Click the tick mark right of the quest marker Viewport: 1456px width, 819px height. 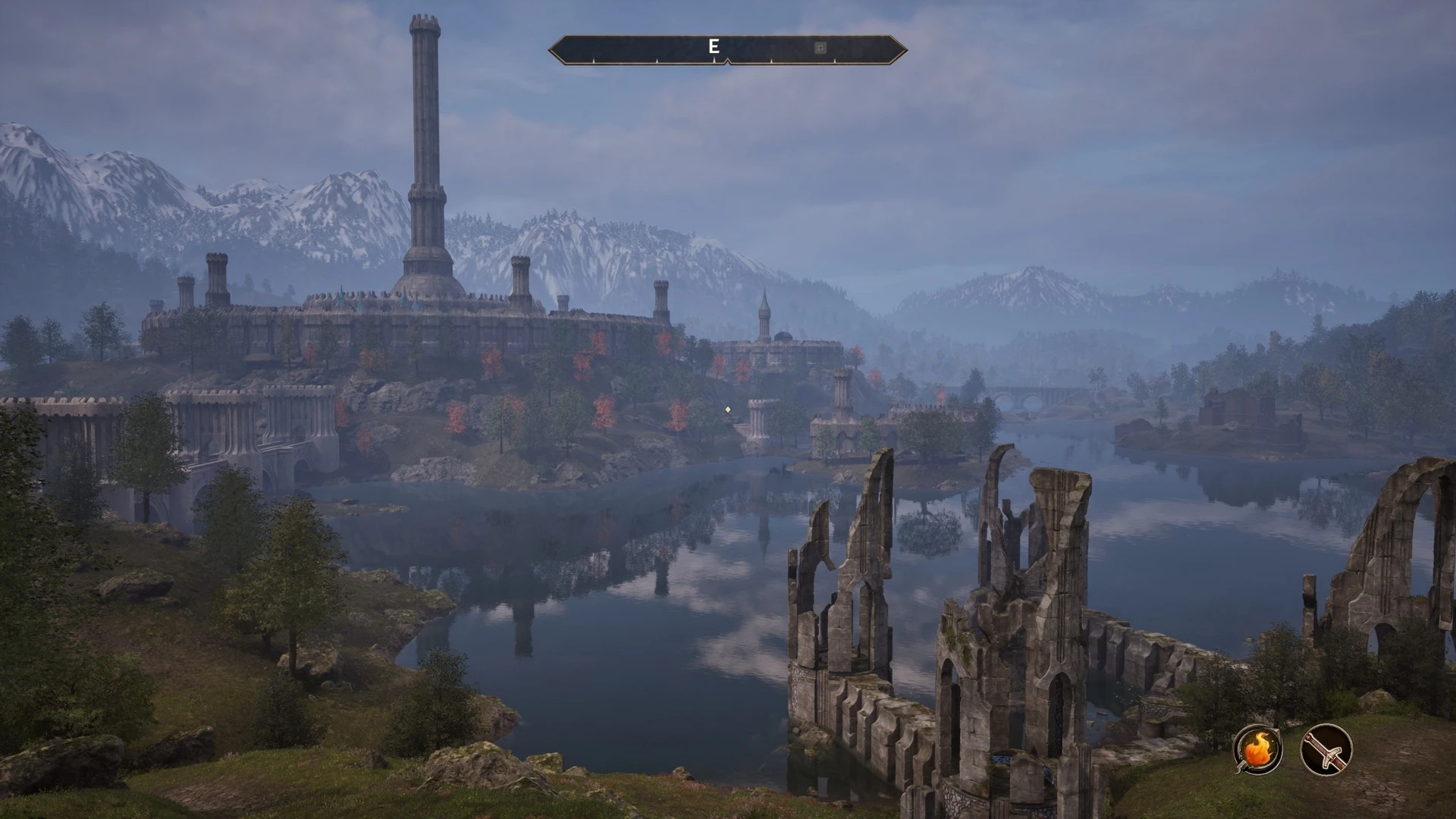pyautogui.click(x=835, y=60)
